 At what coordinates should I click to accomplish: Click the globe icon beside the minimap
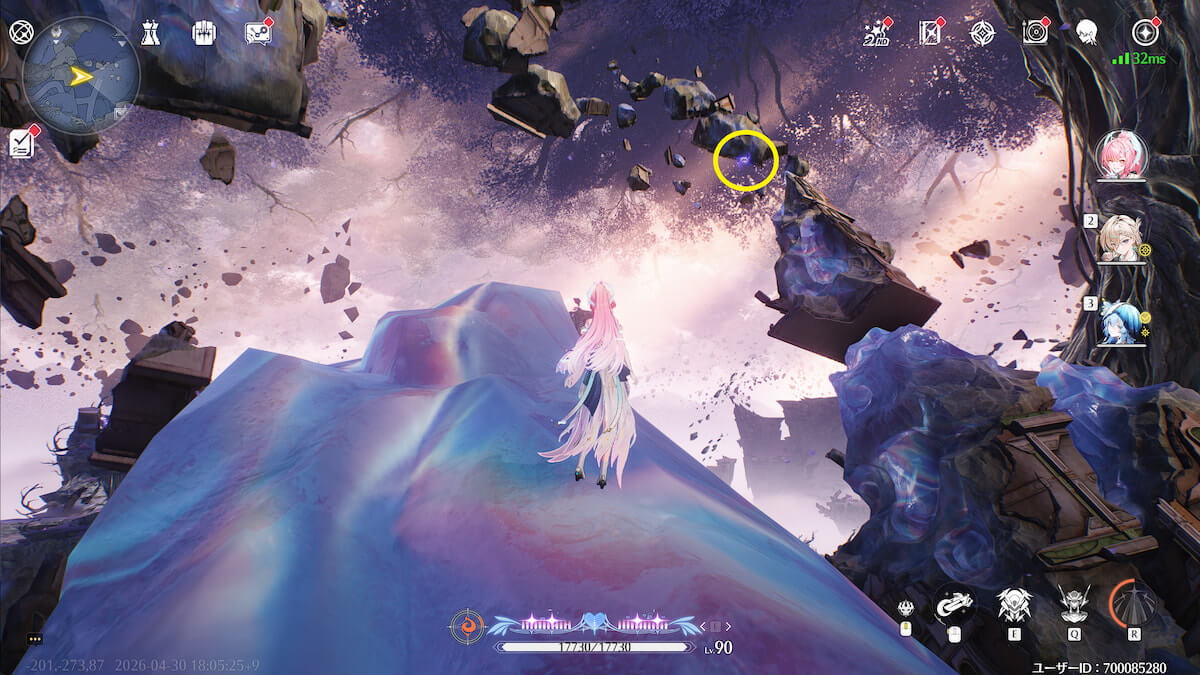[x=20, y=32]
